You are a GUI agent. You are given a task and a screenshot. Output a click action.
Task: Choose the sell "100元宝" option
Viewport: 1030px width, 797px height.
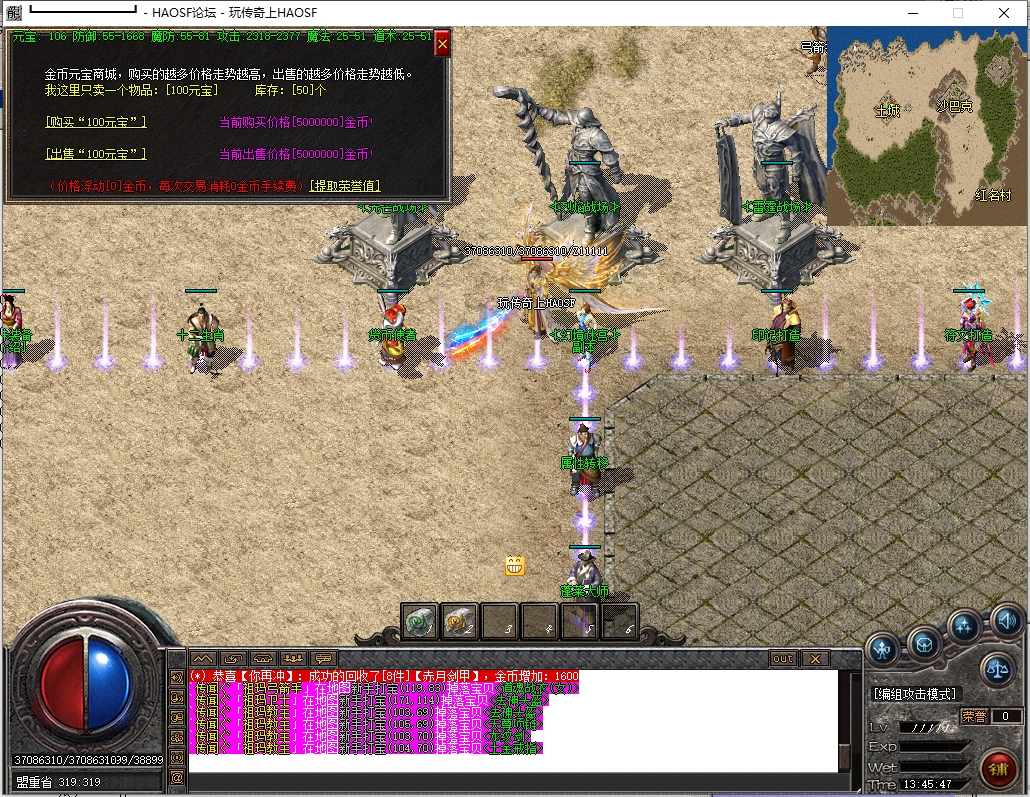click(x=96, y=154)
